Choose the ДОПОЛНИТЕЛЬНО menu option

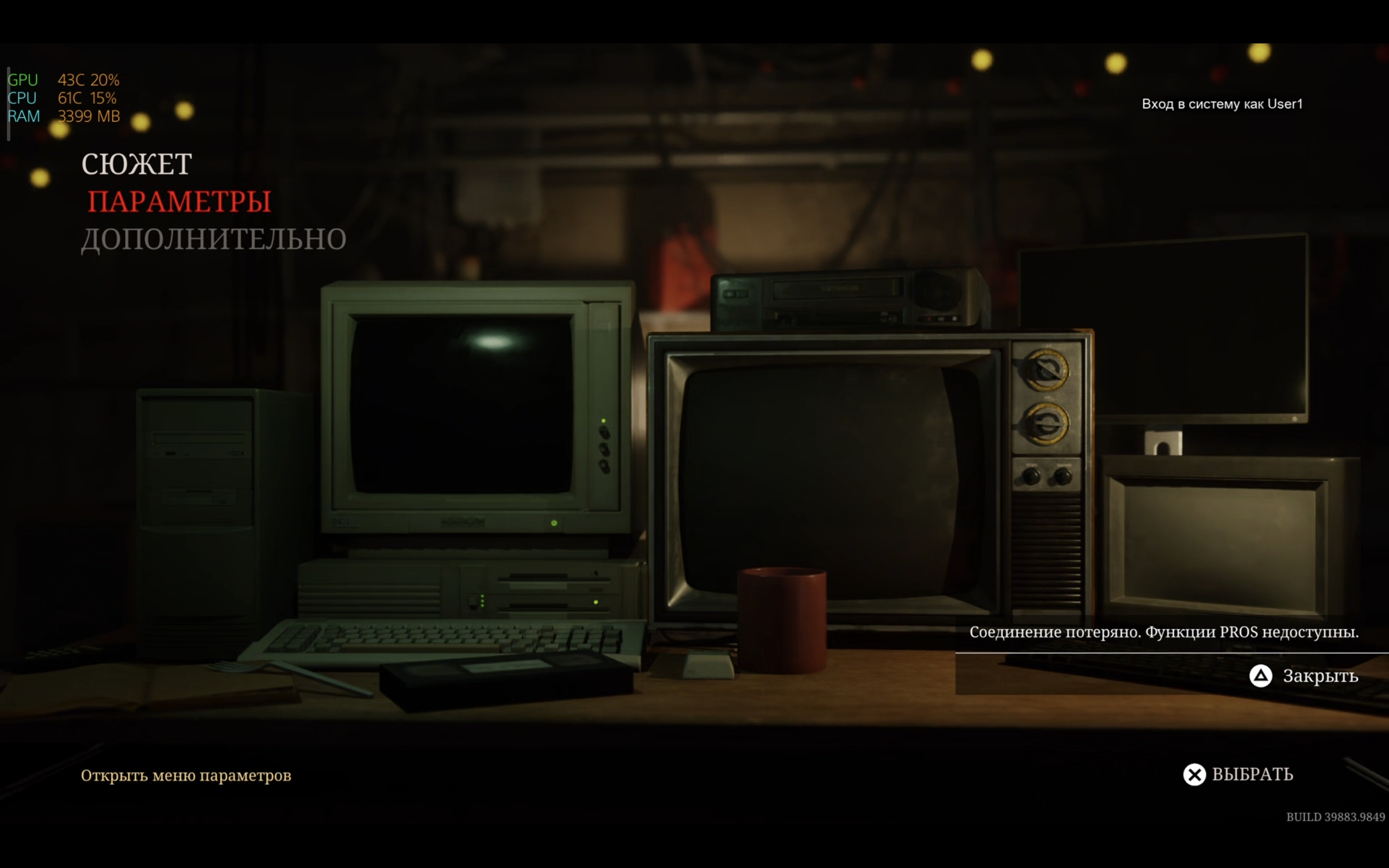coord(214,239)
